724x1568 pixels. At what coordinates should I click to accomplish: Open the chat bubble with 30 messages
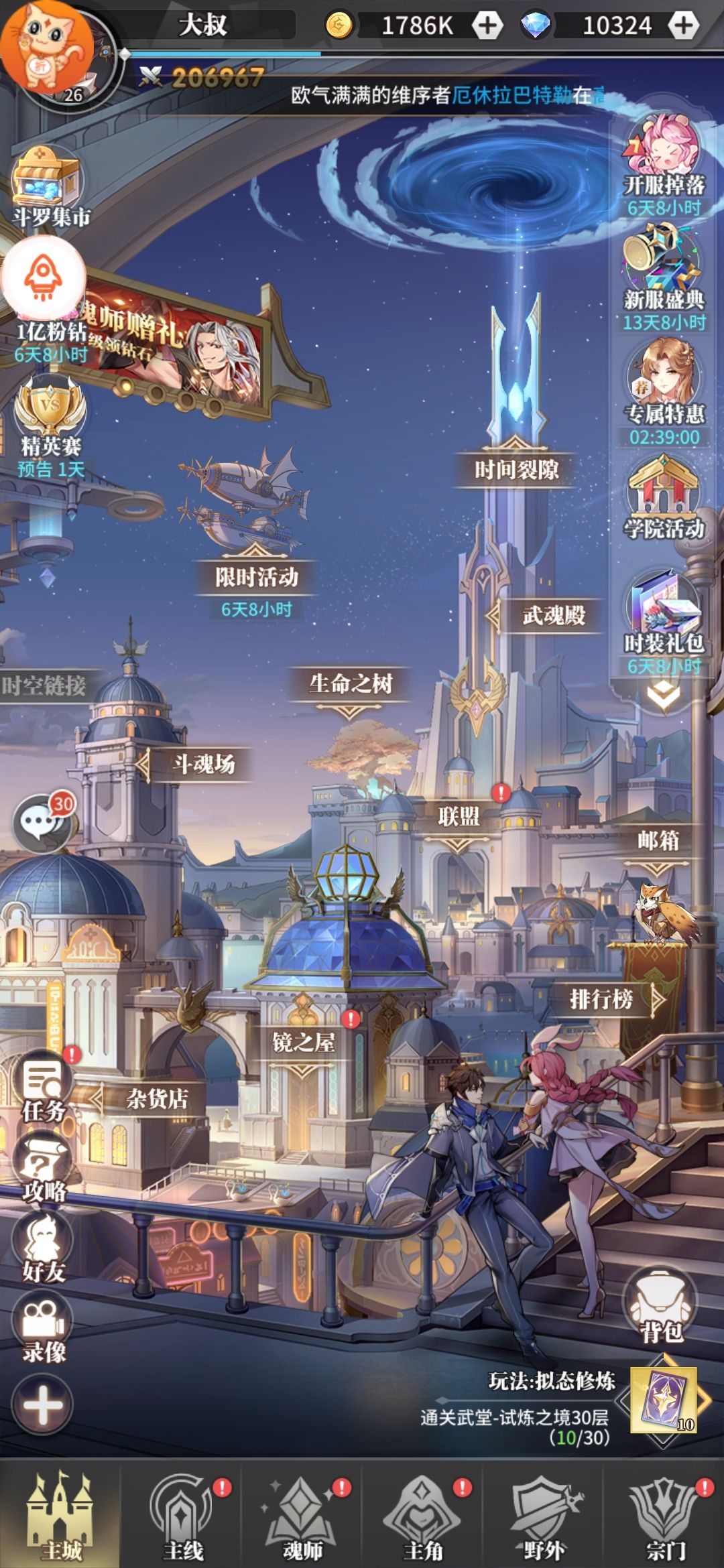(42, 823)
